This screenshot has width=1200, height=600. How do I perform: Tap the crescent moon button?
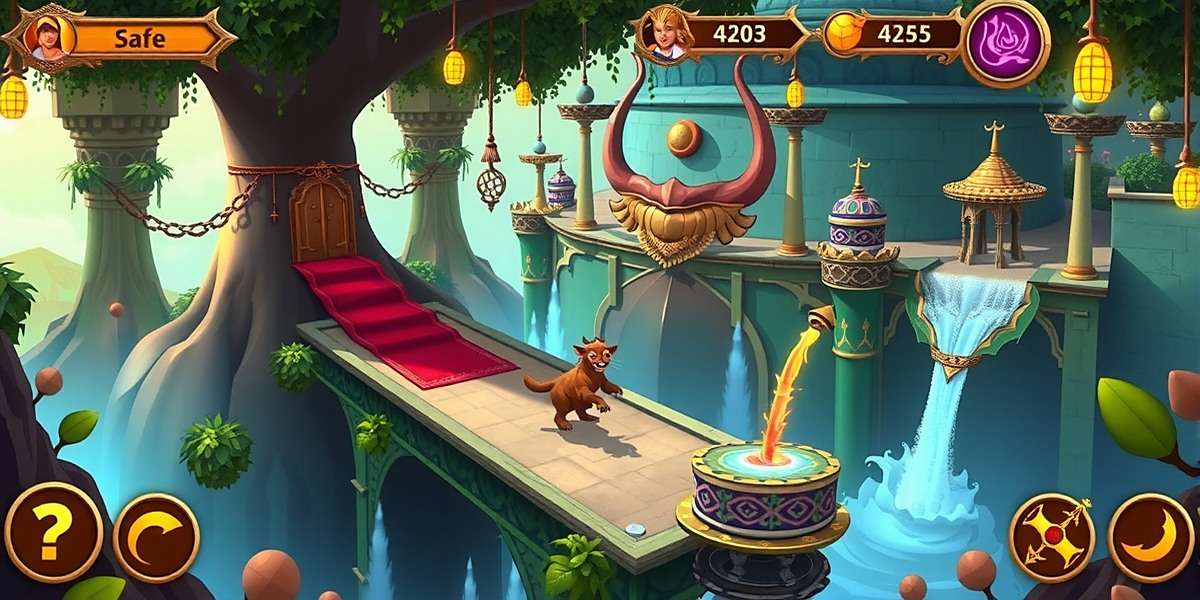tap(1151, 537)
